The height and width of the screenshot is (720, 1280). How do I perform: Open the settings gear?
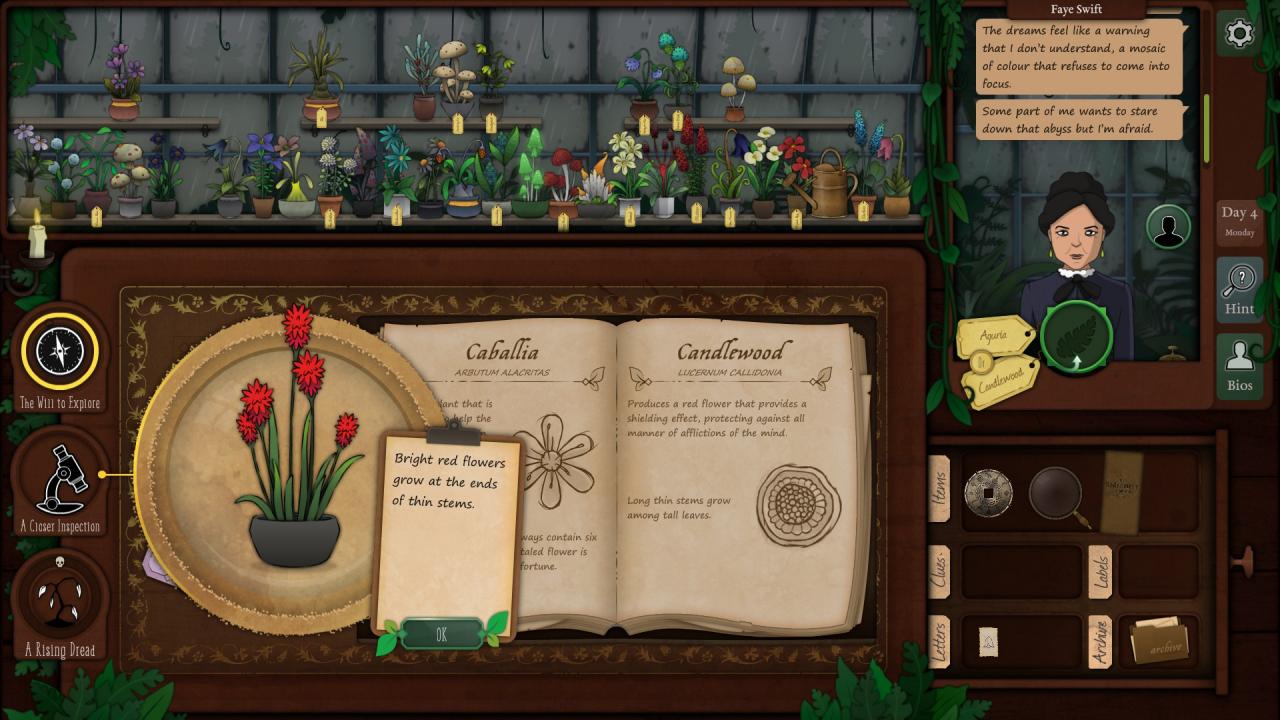1239,34
